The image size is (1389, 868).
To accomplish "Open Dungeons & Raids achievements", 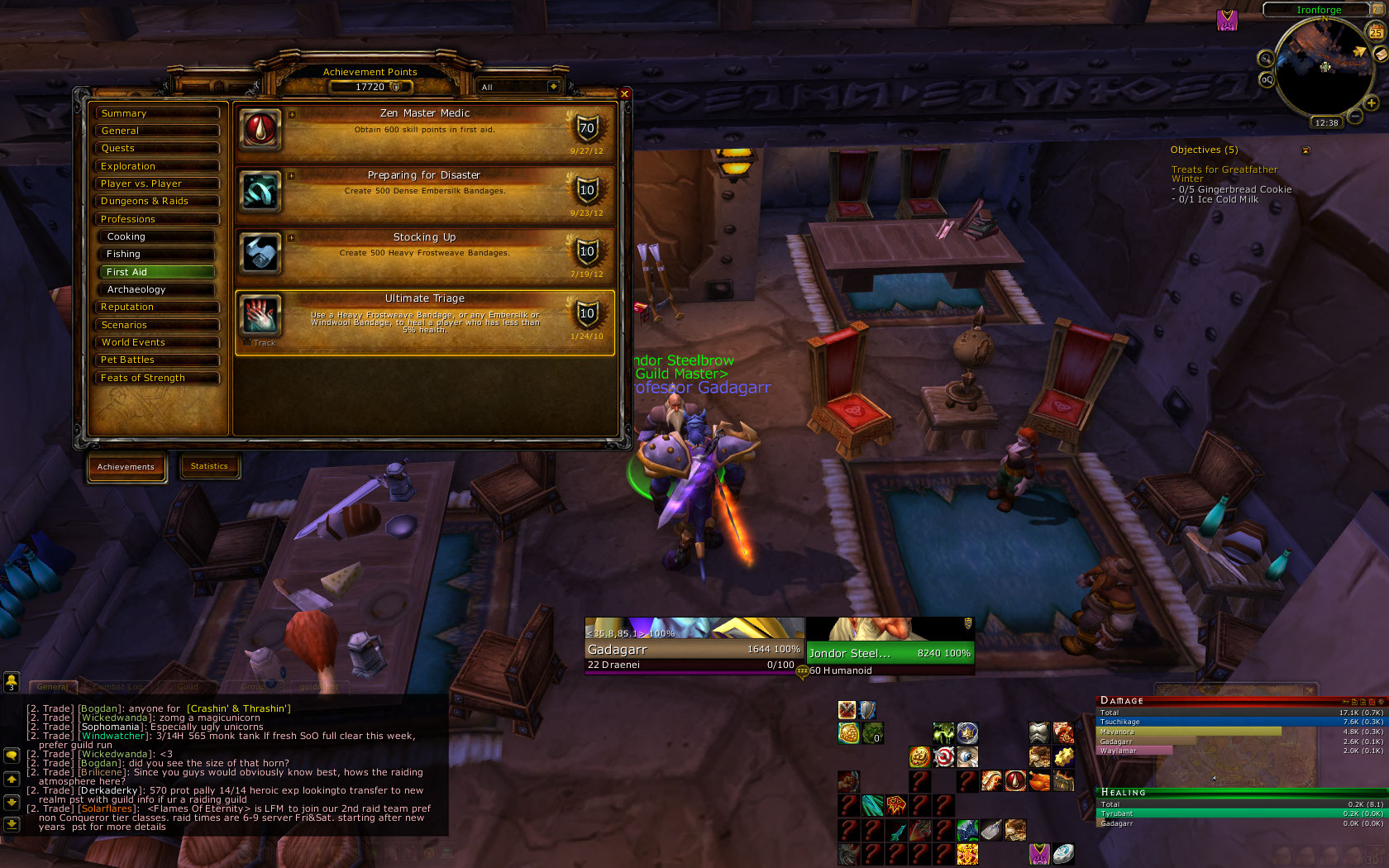I will point(157,201).
